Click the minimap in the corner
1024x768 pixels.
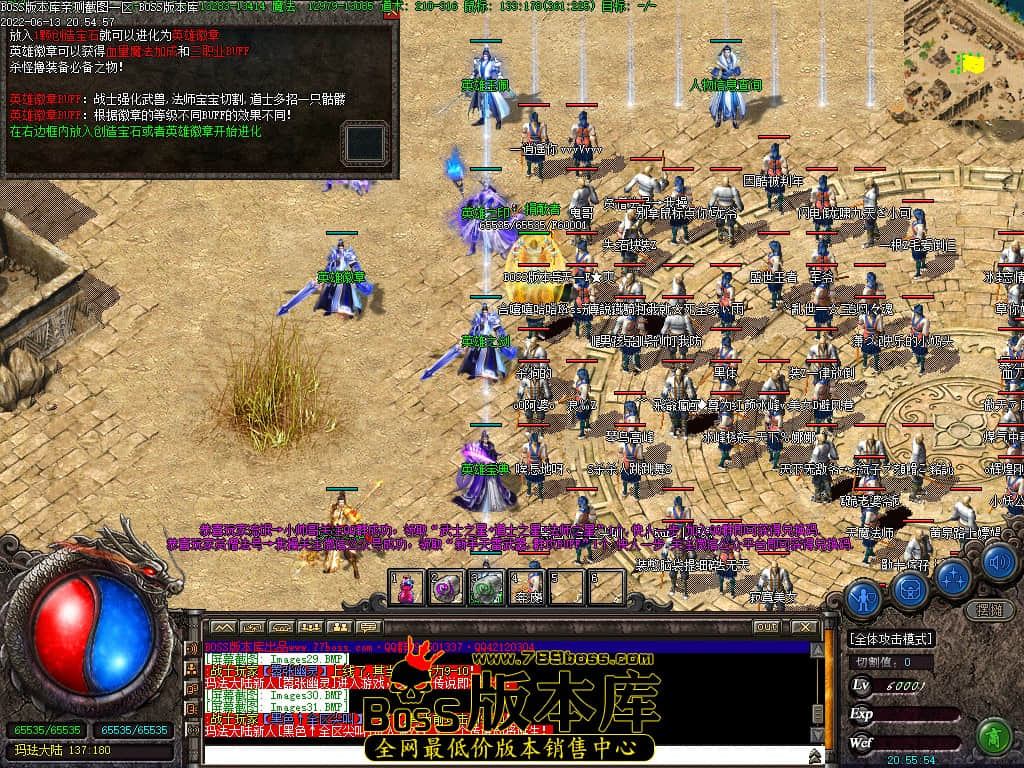[964, 60]
